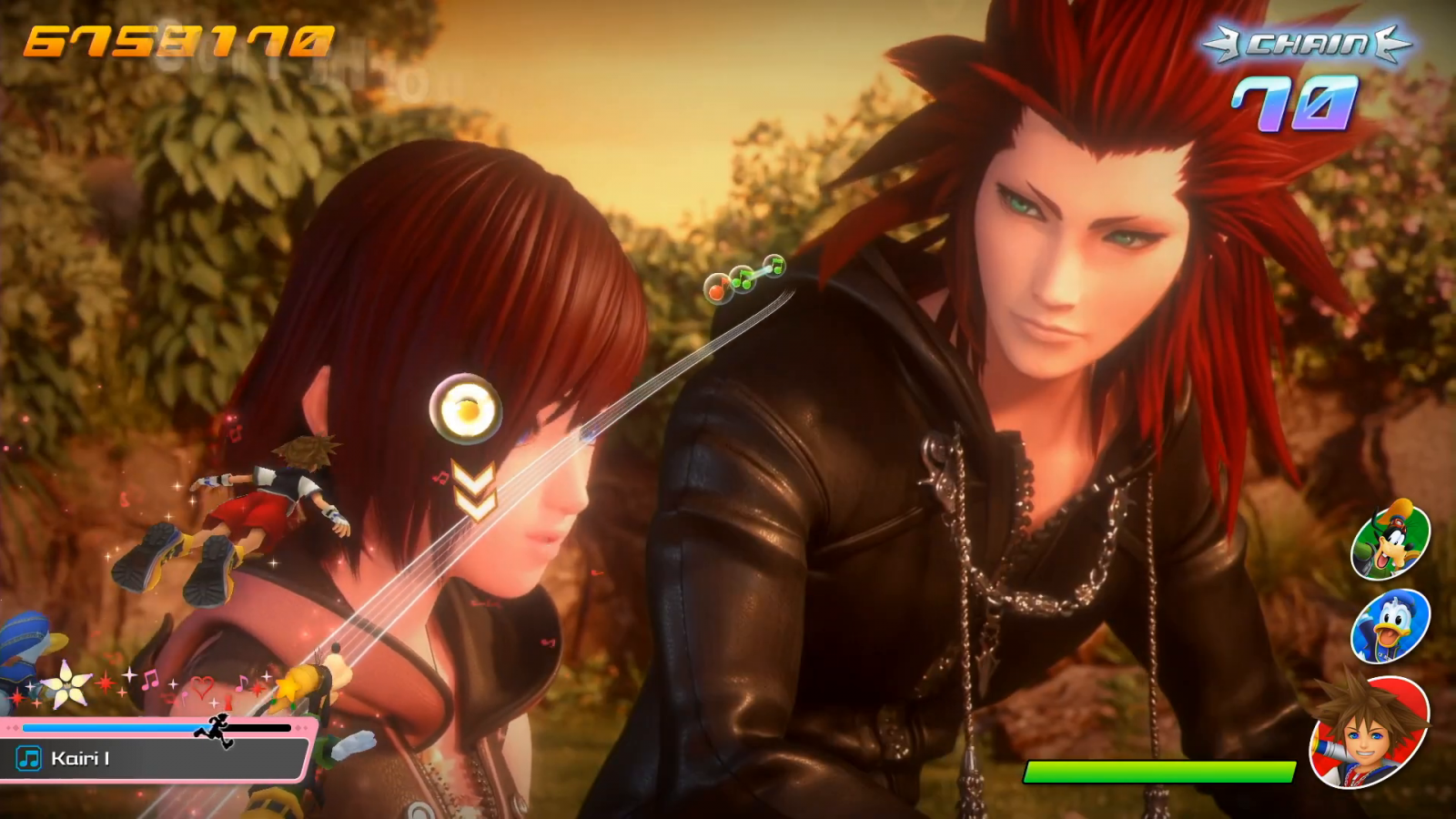Click the music note icon beside Kairi I
The height and width of the screenshot is (819, 1456).
point(29,758)
